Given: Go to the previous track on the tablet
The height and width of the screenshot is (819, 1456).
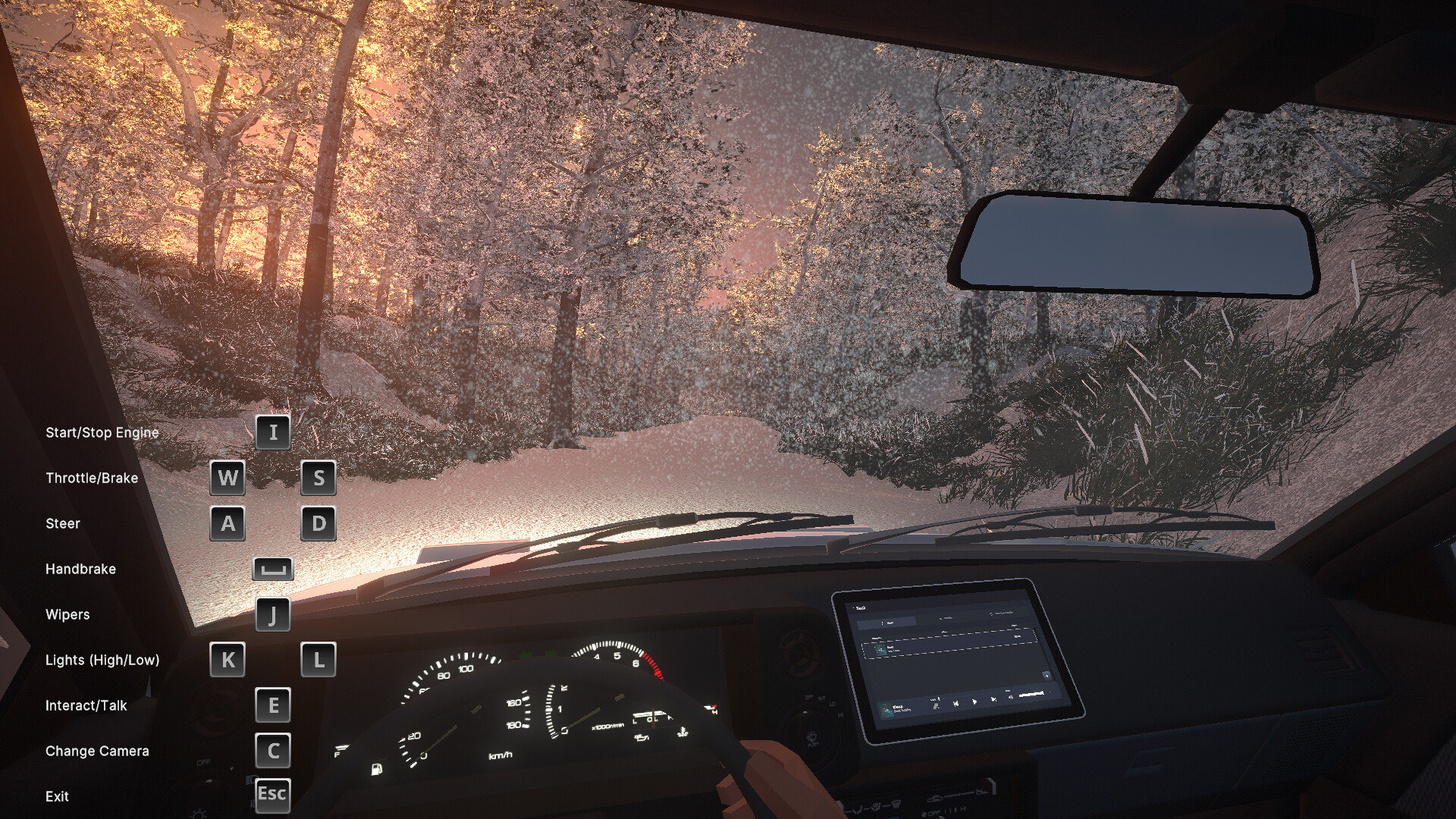Looking at the screenshot, I should point(956,703).
